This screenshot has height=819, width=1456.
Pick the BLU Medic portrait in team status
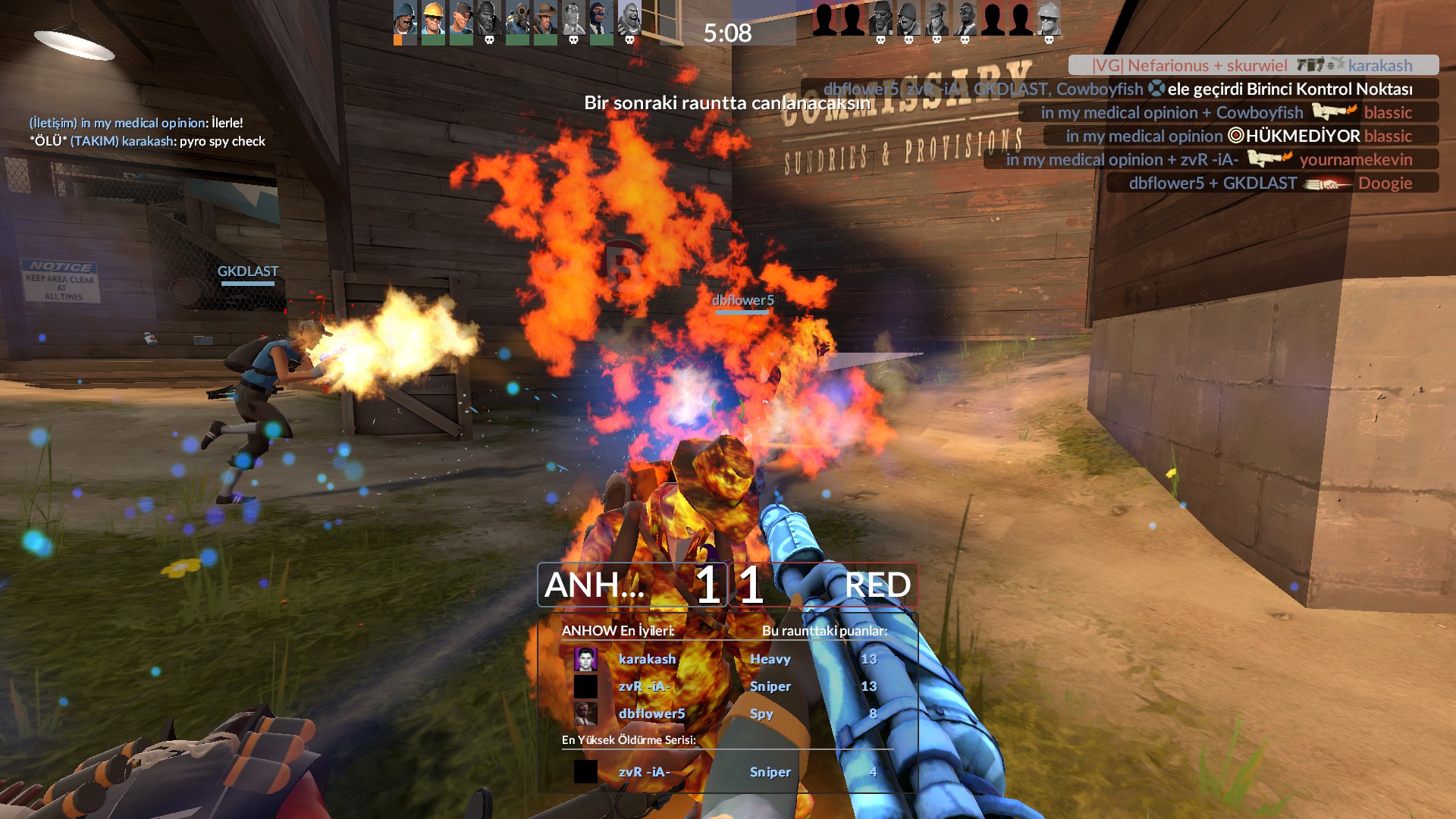point(573,19)
